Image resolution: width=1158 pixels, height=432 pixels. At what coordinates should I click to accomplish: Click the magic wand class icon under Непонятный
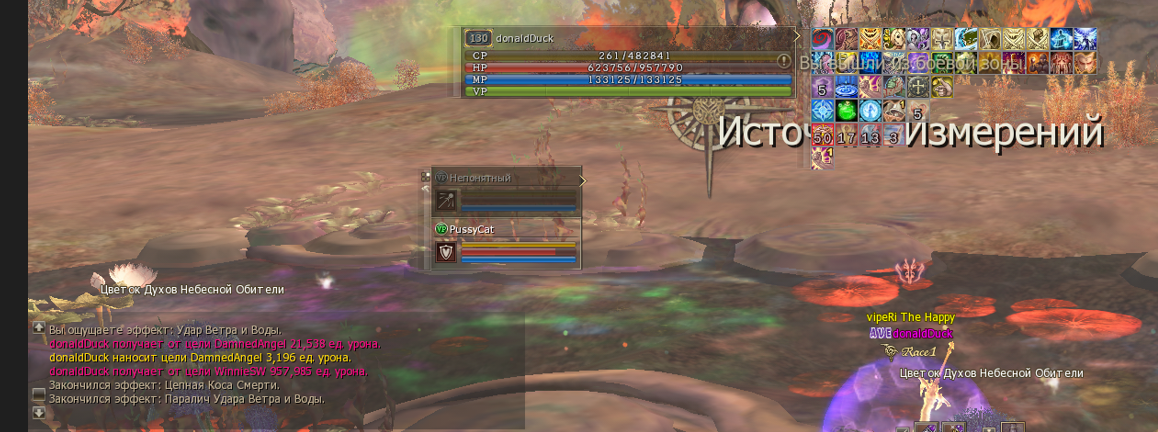coord(446,202)
